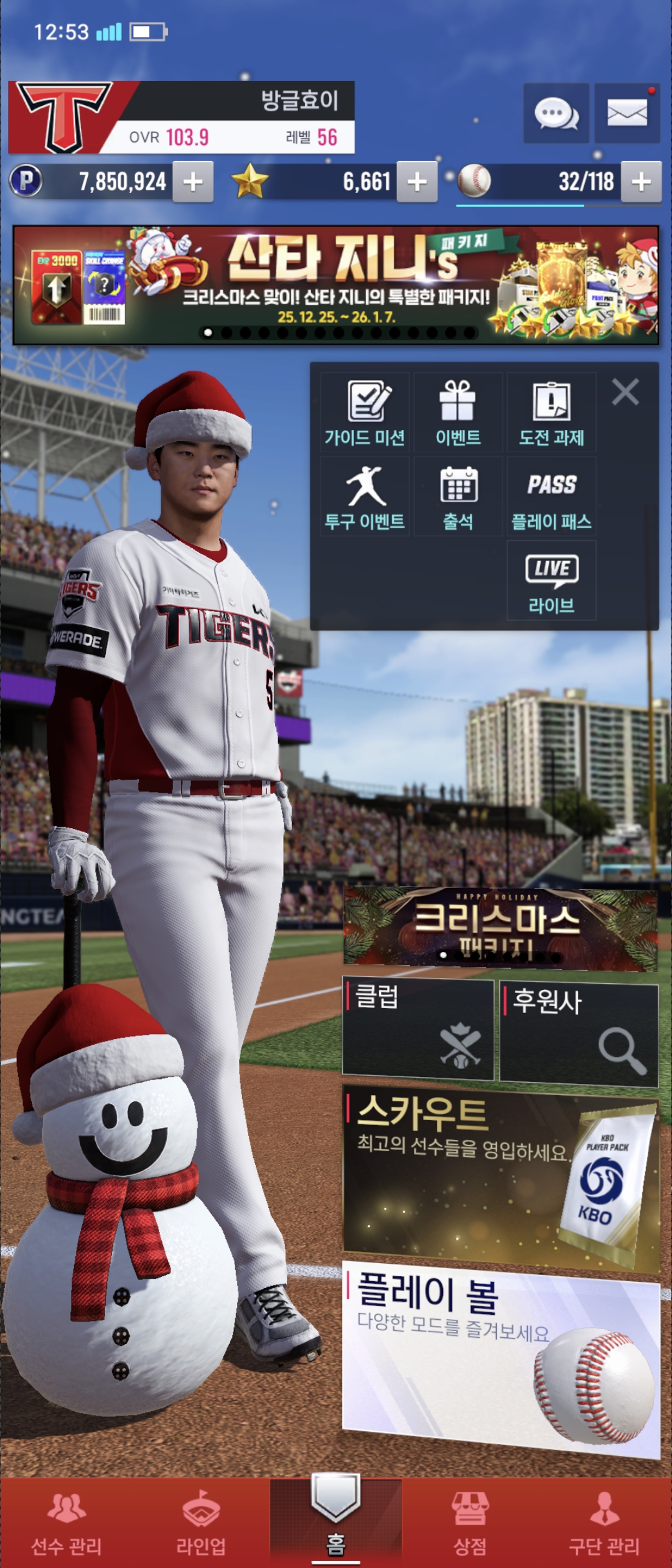Close the shortcut icon panel
Image resolution: width=672 pixels, height=1568 pixels.
(x=625, y=392)
